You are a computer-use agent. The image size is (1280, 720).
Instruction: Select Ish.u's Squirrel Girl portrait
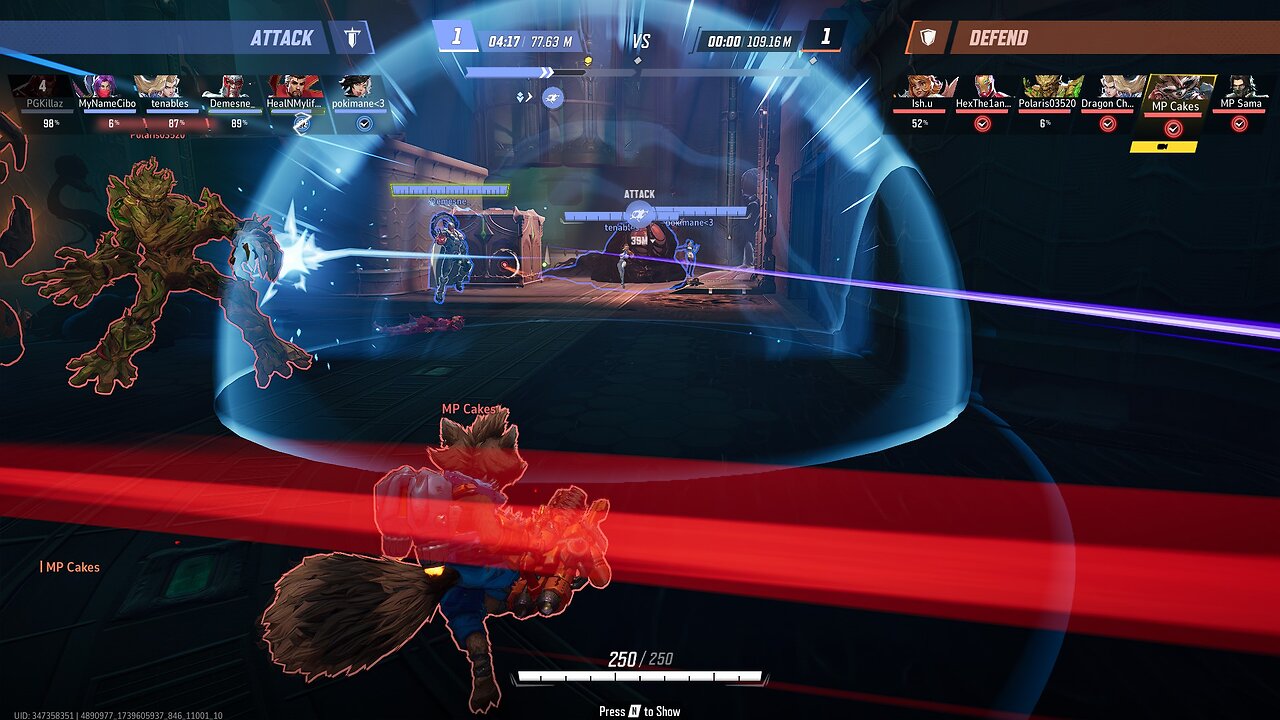point(921,88)
